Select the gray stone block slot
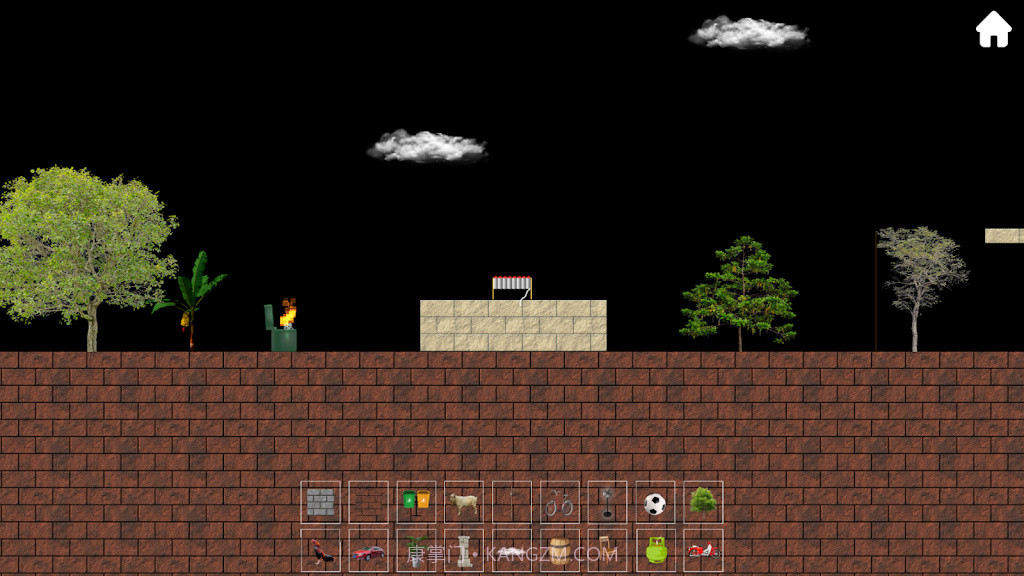This screenshot has width=1024, height=576. tap(321, 502)
